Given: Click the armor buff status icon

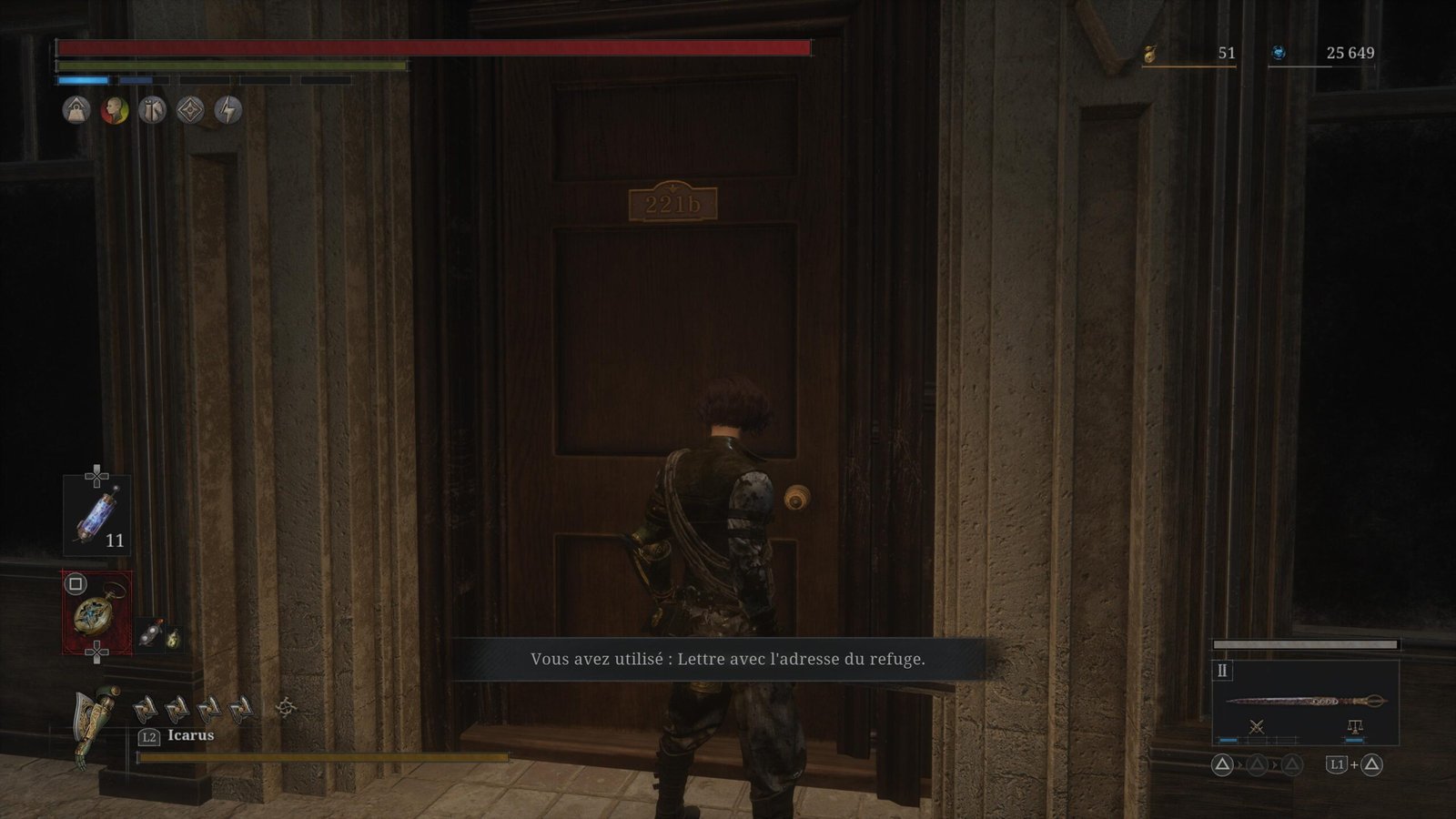Looking at the screenshot, I should [x=152, y=110].
